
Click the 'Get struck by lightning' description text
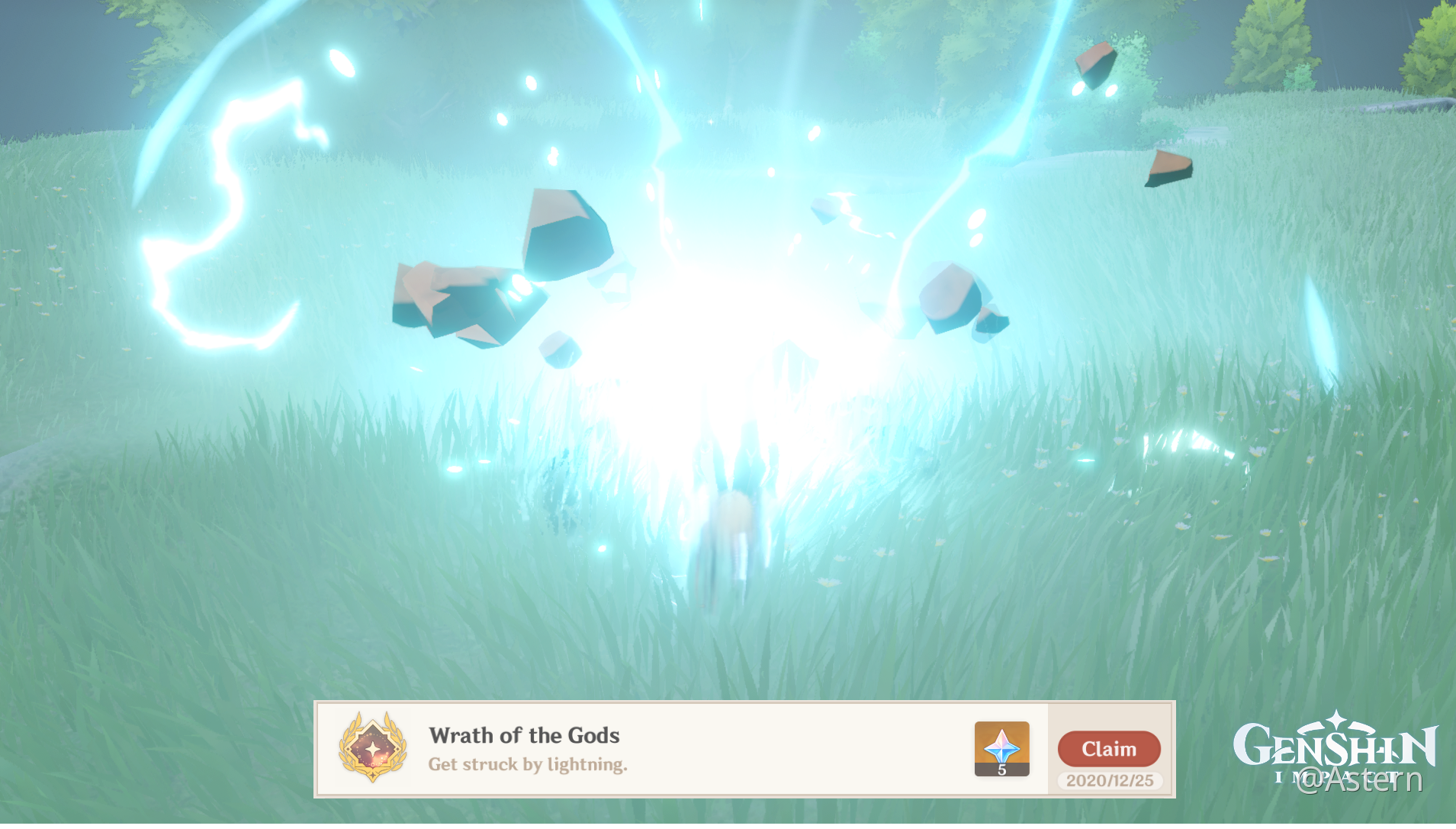(527, 764)
